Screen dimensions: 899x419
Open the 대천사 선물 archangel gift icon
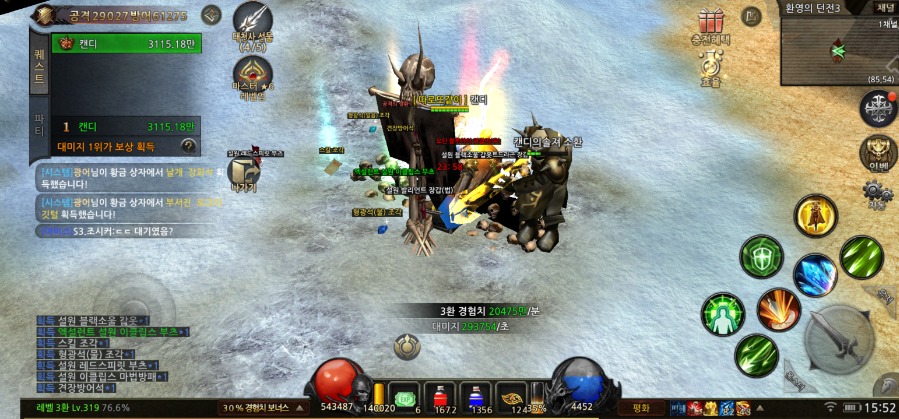click(x=252, y=23)
